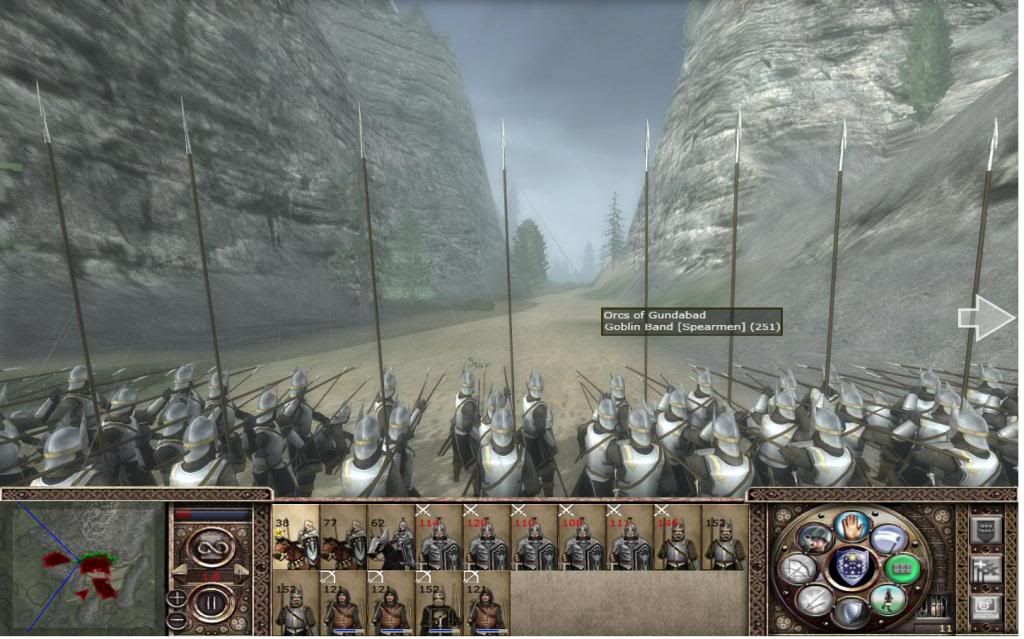This screenshot has height=639, width=1024.
Task: Click the battle minimap
Action: 83,566
